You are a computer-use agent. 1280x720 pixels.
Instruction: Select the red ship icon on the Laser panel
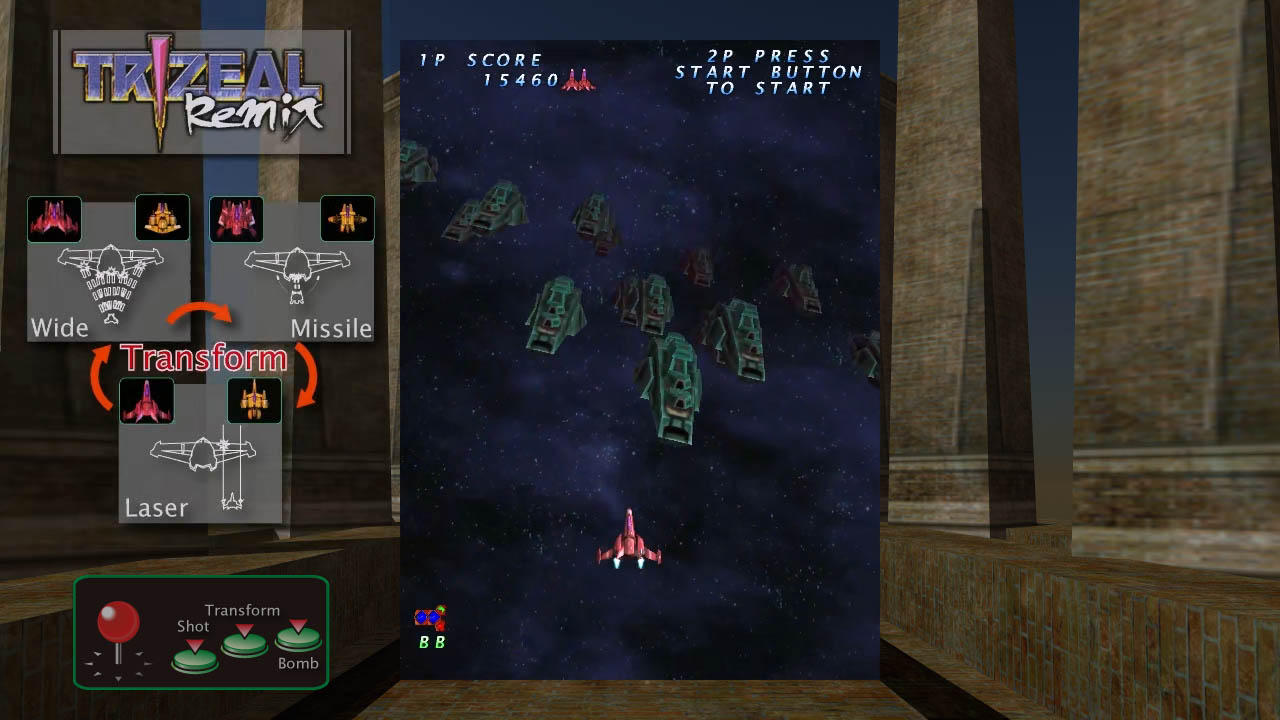coord(147,400)
